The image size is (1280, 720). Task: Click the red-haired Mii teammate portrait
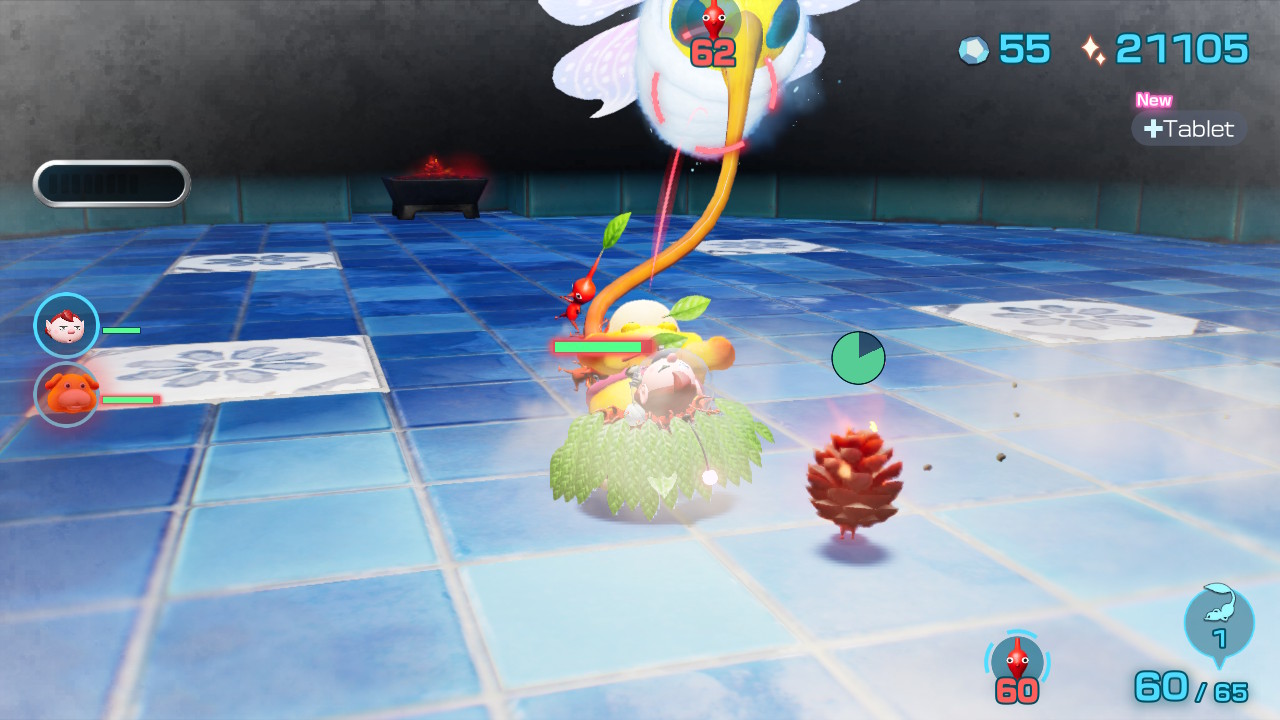point(64,325)
